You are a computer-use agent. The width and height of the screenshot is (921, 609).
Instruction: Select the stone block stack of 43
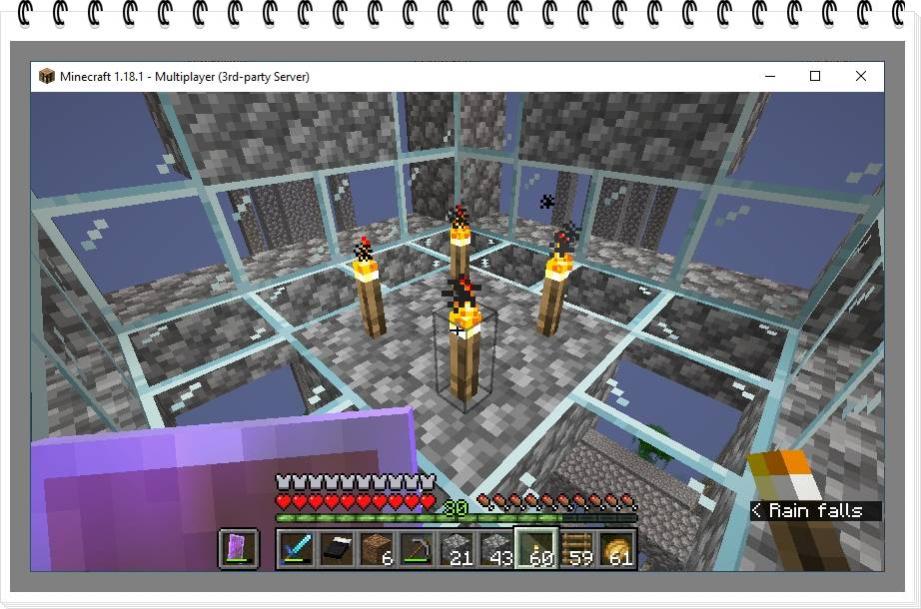[x=496, y=549]
